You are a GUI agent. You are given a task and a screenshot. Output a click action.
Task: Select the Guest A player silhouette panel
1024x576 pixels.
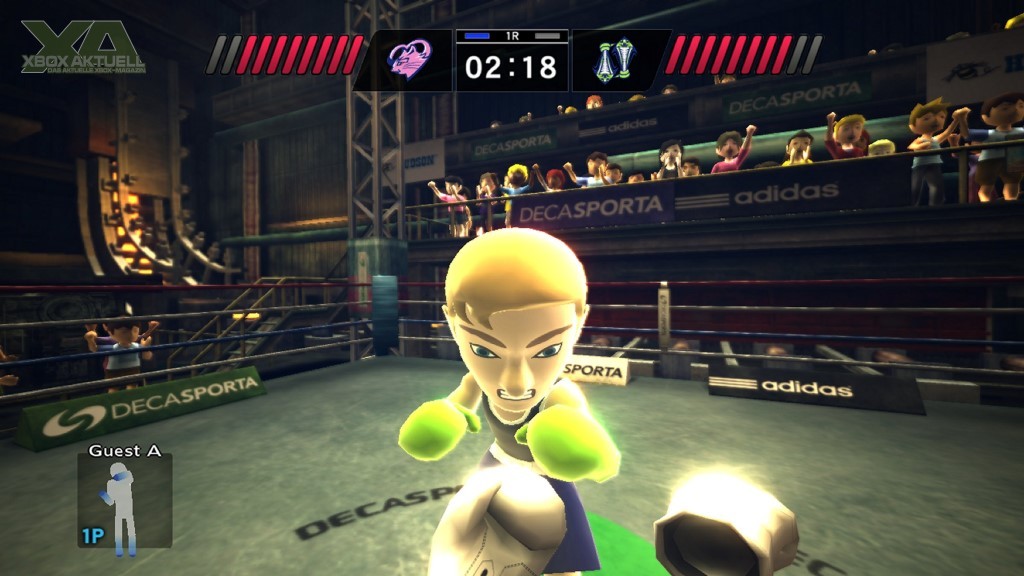tap(124, 500)
